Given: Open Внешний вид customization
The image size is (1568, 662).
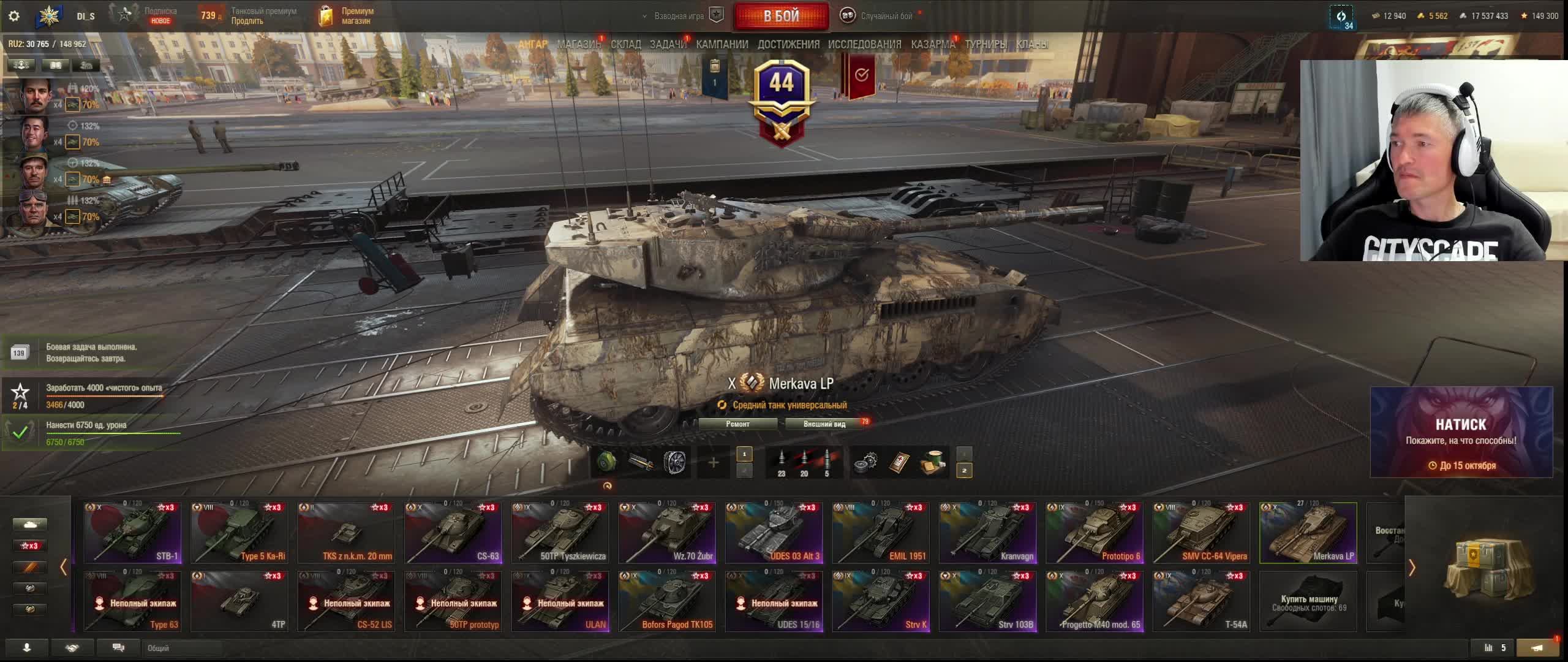Looking at the screenshot, I should (824, 424).
